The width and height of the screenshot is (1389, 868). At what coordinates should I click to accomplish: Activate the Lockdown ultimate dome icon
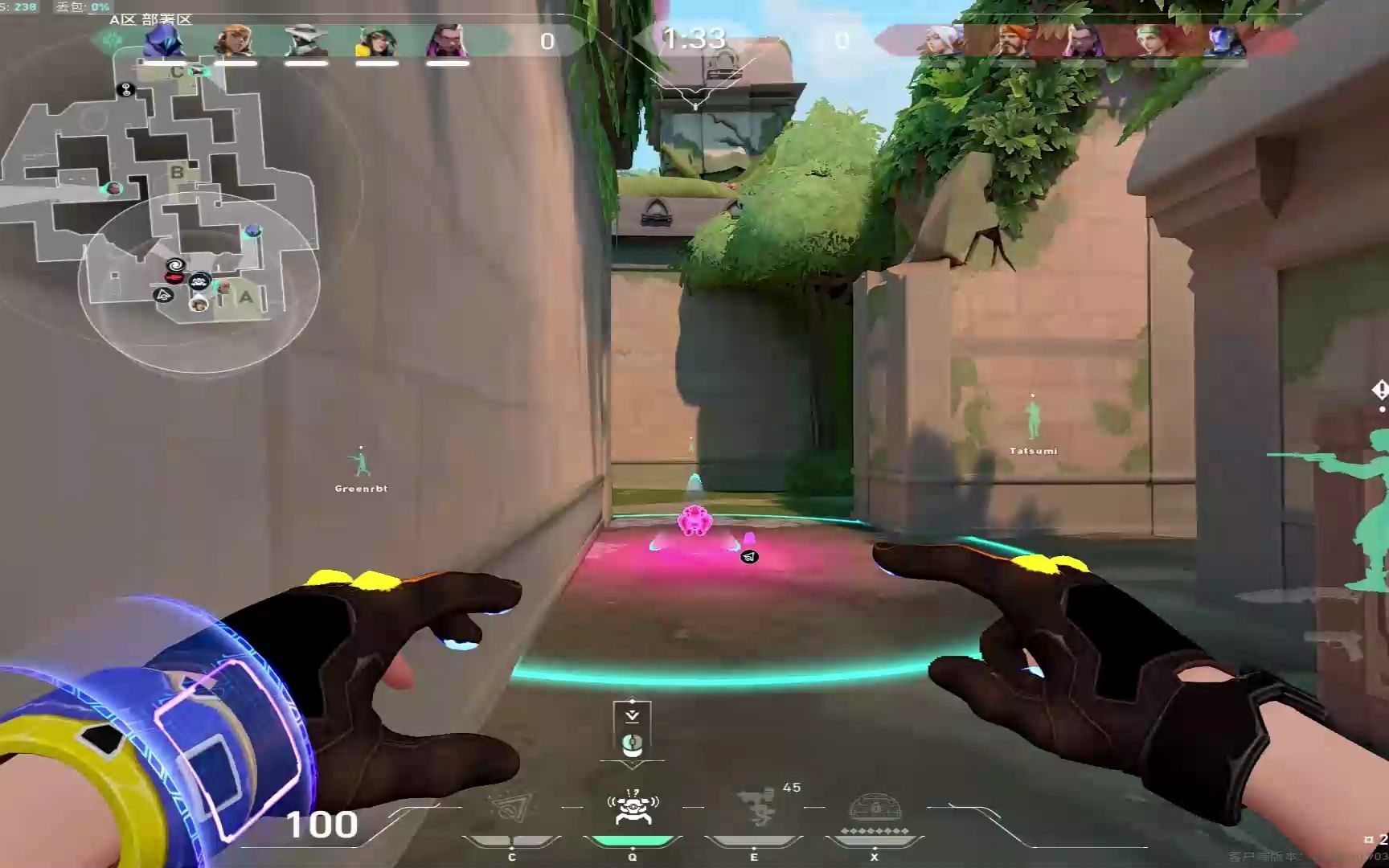[x=875, y=809]
